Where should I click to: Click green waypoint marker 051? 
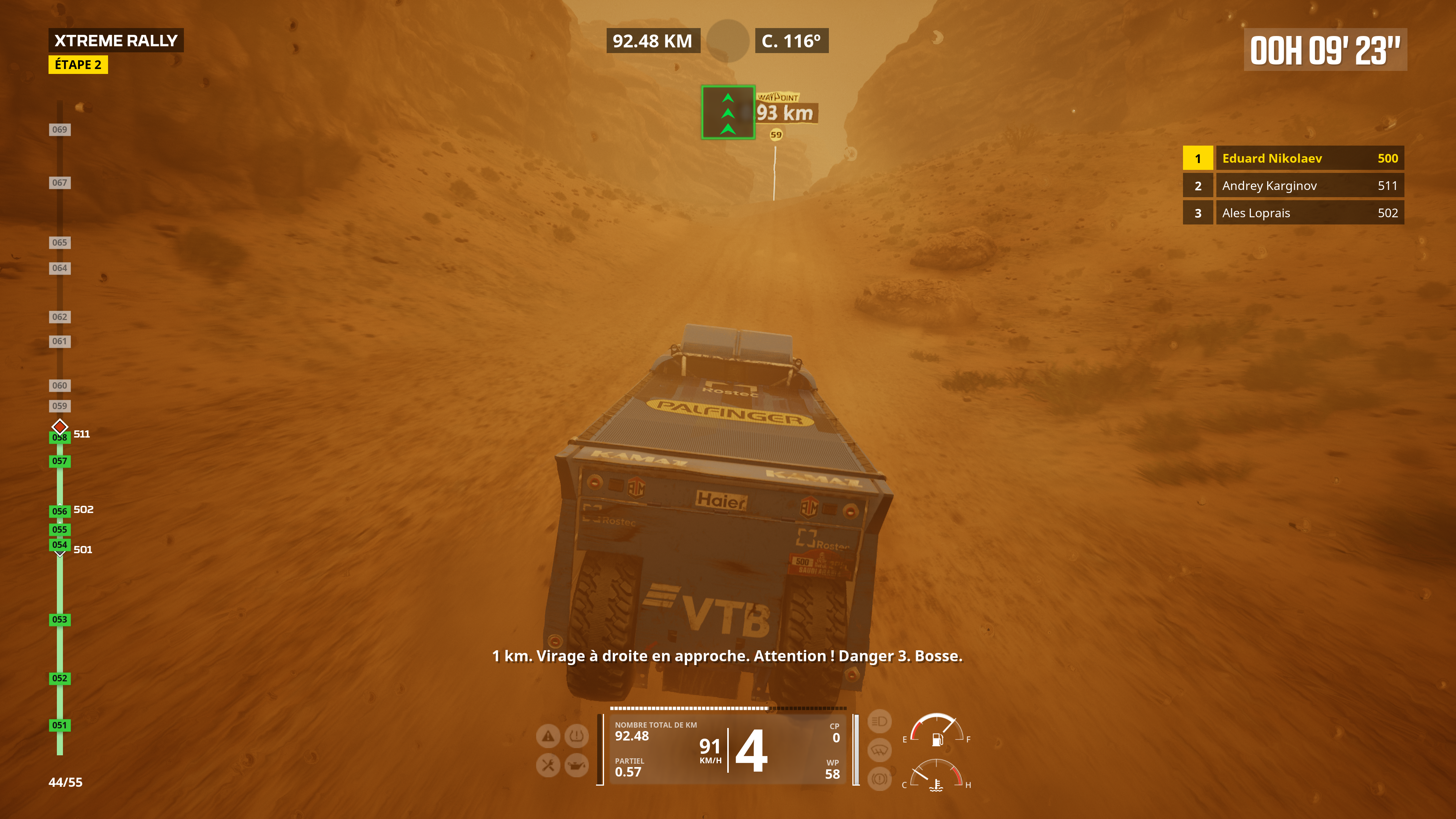pyautogui.click(x=60, y=725)
